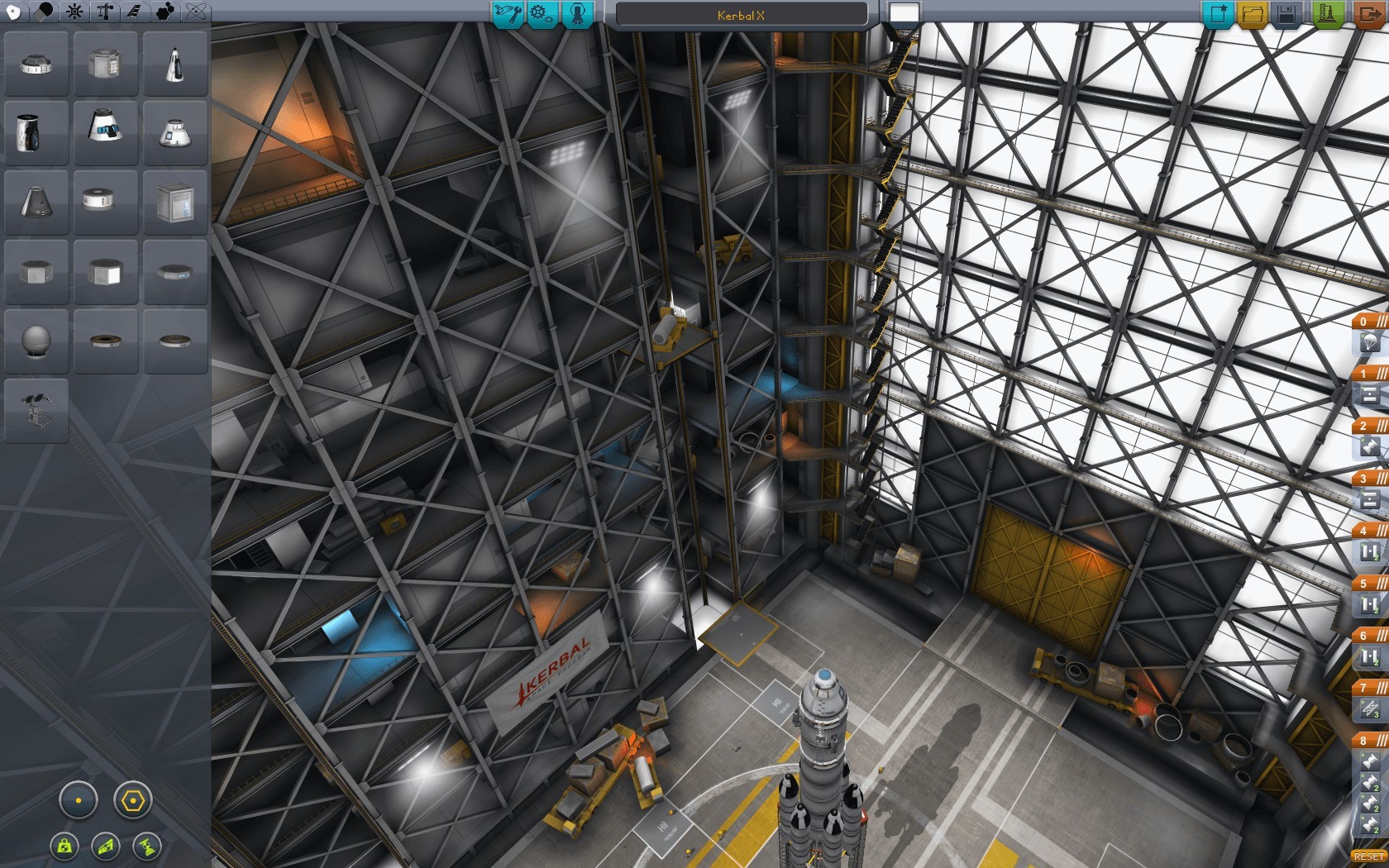
Task: Open the Action Groups editor
Action: pos(541,13)
